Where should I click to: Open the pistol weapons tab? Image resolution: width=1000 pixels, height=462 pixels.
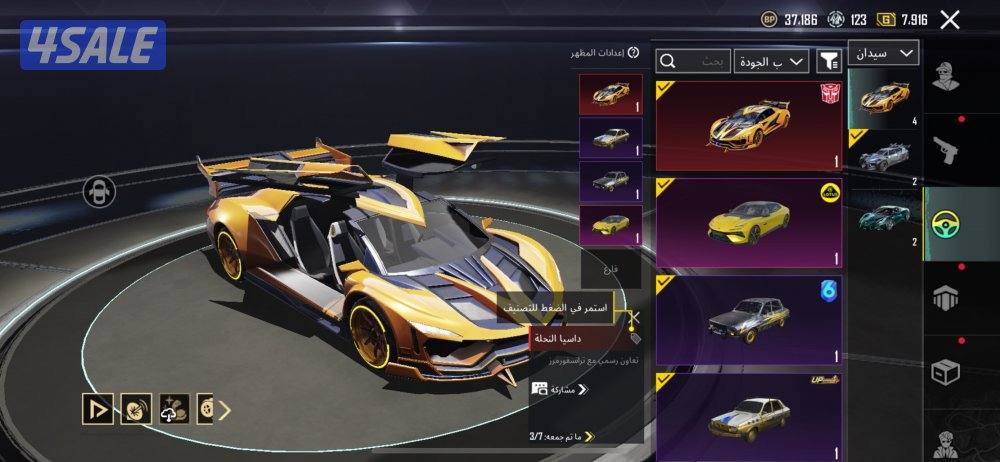(945, 150)
